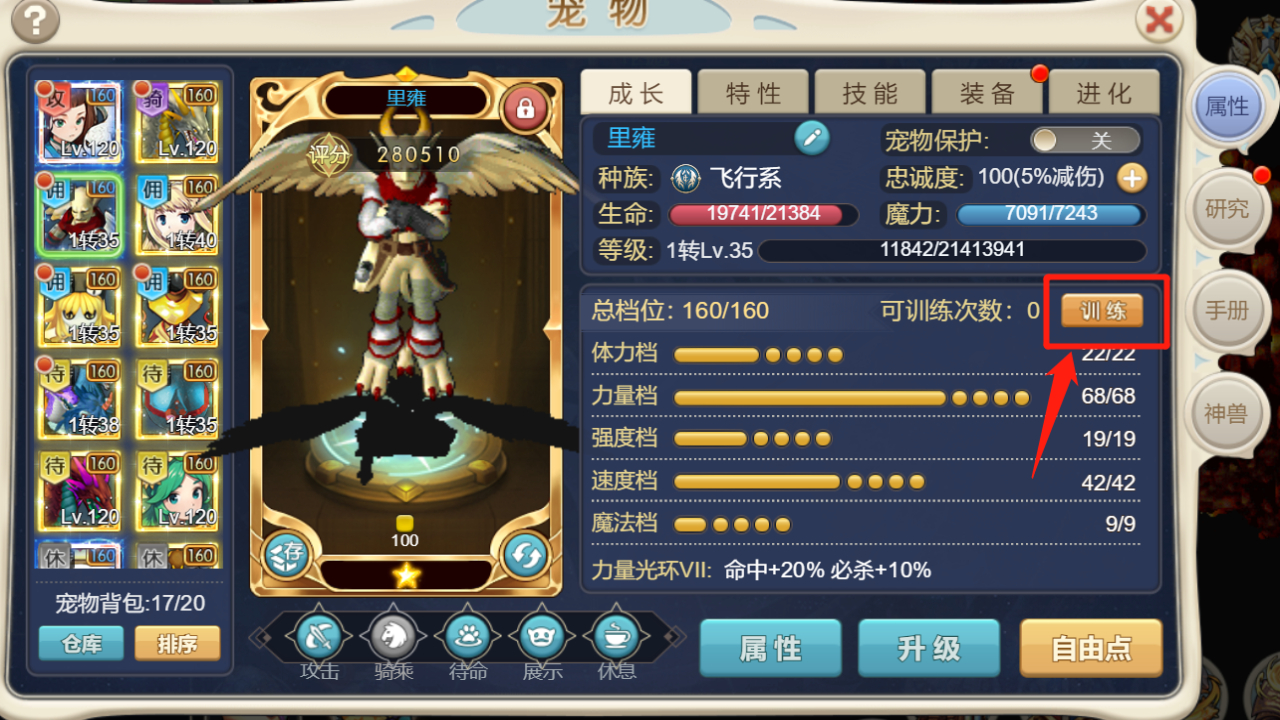1280x720 pixels.
Task: Click the 排序 sort button
Action: pyautogui.click(x=177, y=645)
